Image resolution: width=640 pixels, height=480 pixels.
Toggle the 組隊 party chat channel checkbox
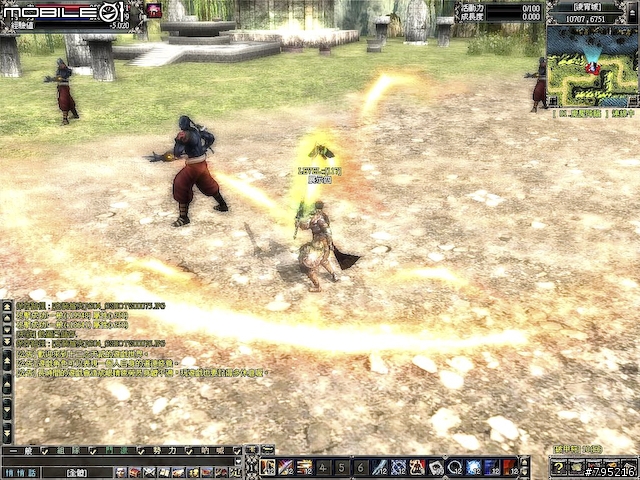pyautogui.click(x=94, y=453)
